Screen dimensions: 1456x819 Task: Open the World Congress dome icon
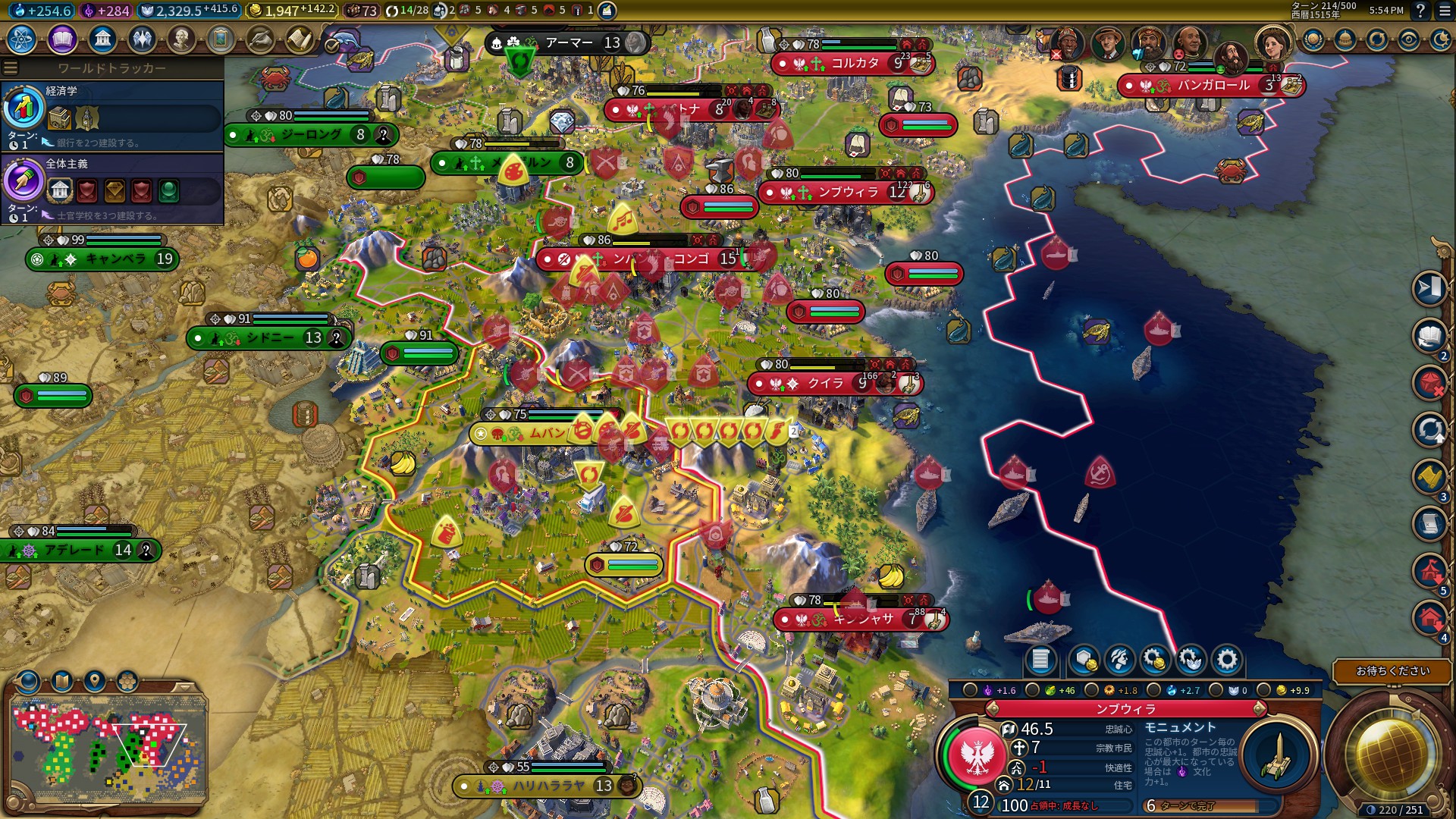tap(1345, 40)
